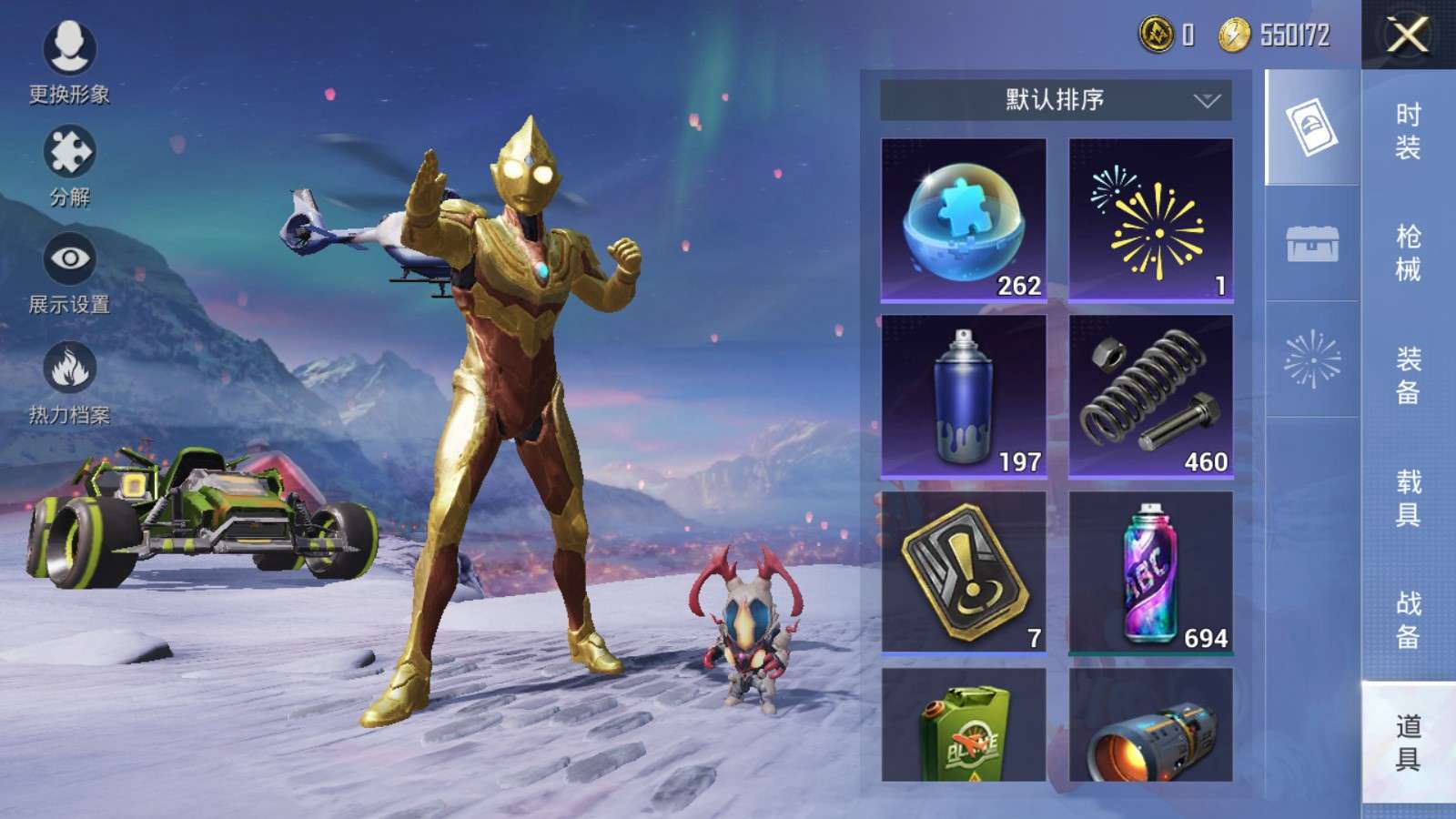Open the 分解 decompose option

click(69, 166)
